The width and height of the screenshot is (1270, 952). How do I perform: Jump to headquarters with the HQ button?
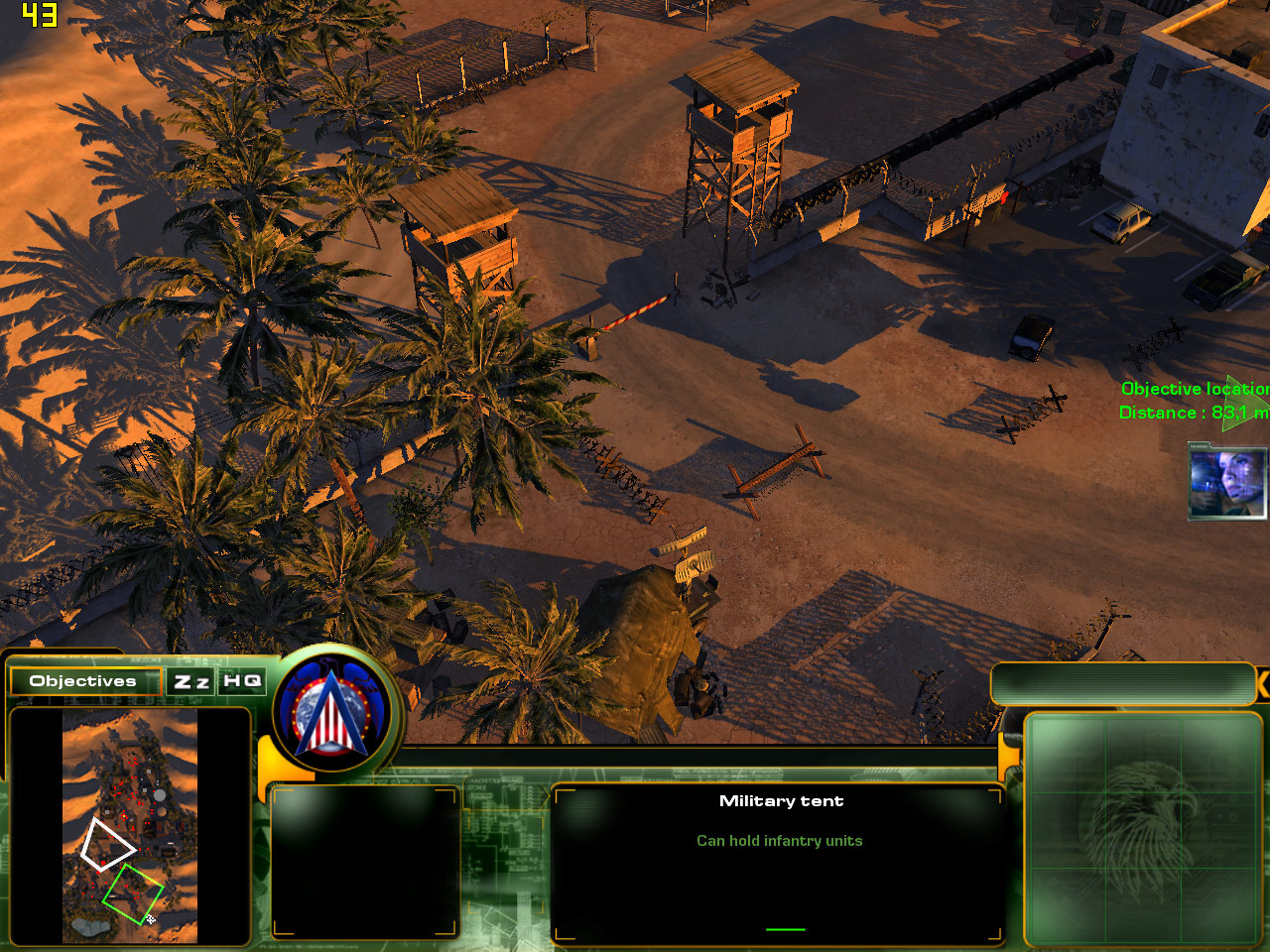[x=242, y=681]
